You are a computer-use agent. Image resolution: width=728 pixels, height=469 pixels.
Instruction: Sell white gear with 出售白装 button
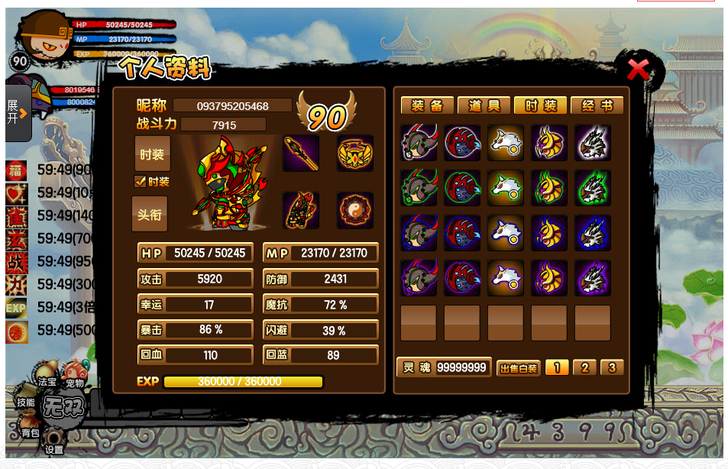click(x=518, y=368)
